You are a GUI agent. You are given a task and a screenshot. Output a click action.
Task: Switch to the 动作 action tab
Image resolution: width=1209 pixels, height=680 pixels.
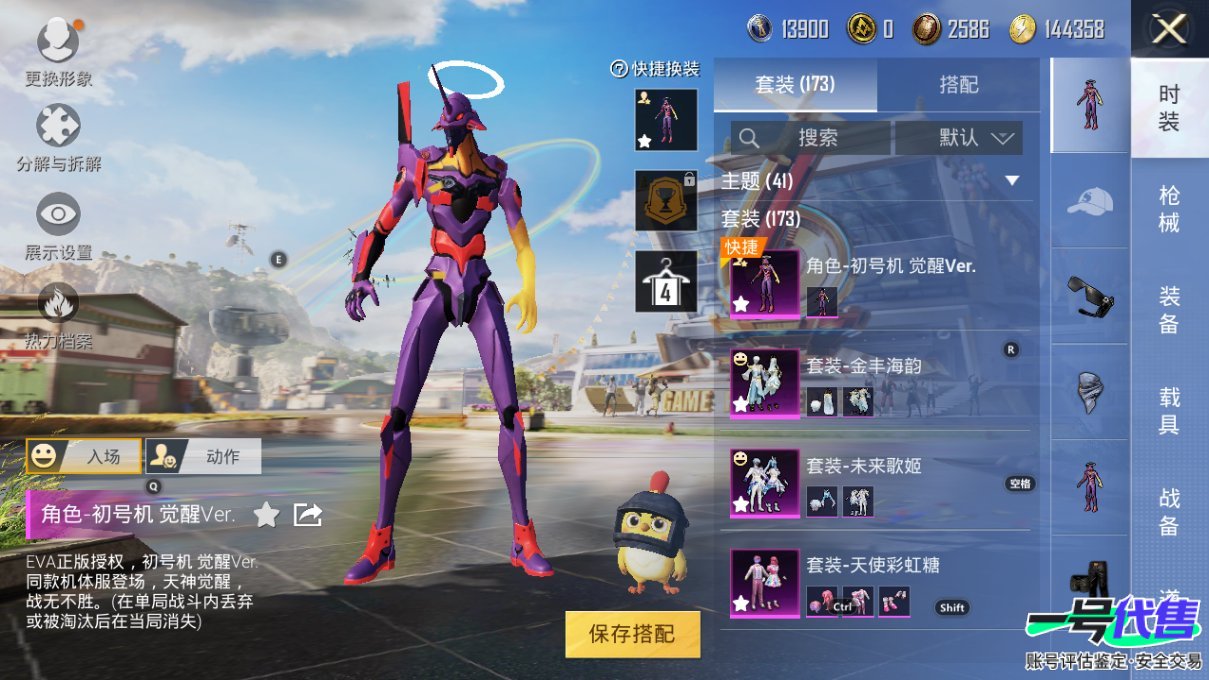(204, 456)
